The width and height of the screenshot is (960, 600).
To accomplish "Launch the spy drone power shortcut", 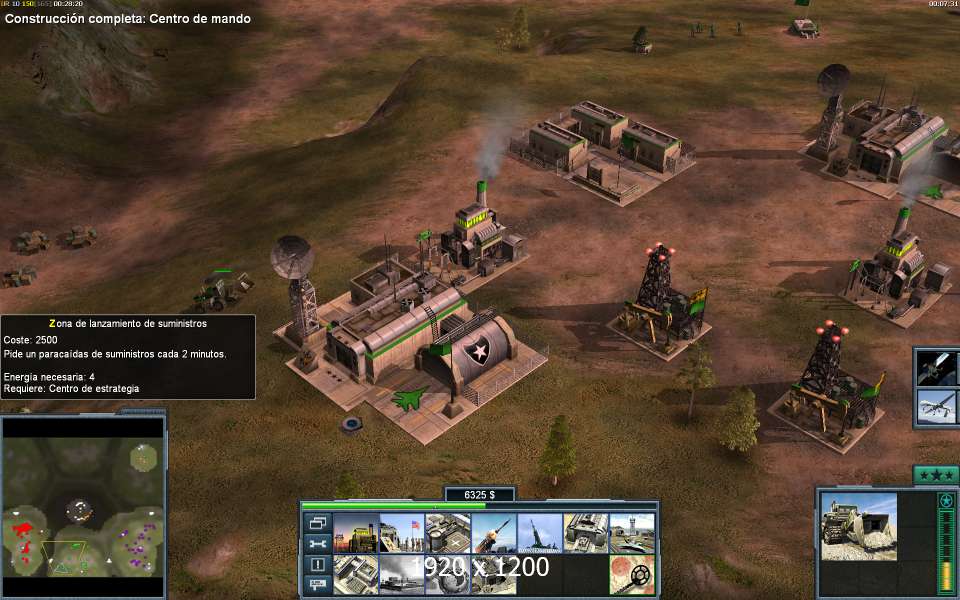I will click(x=937, y=406).
